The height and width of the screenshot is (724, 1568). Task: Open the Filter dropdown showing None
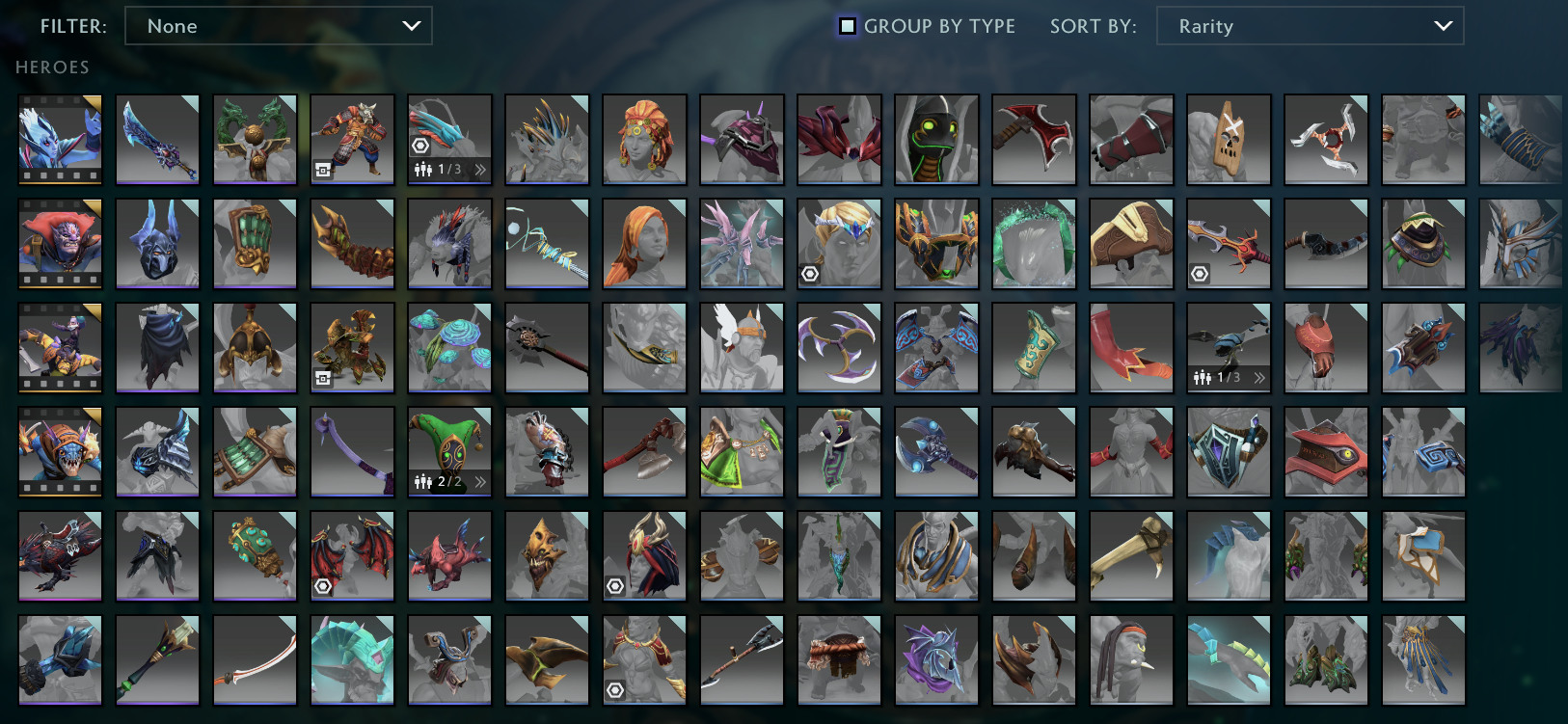[x=279, y=26]
